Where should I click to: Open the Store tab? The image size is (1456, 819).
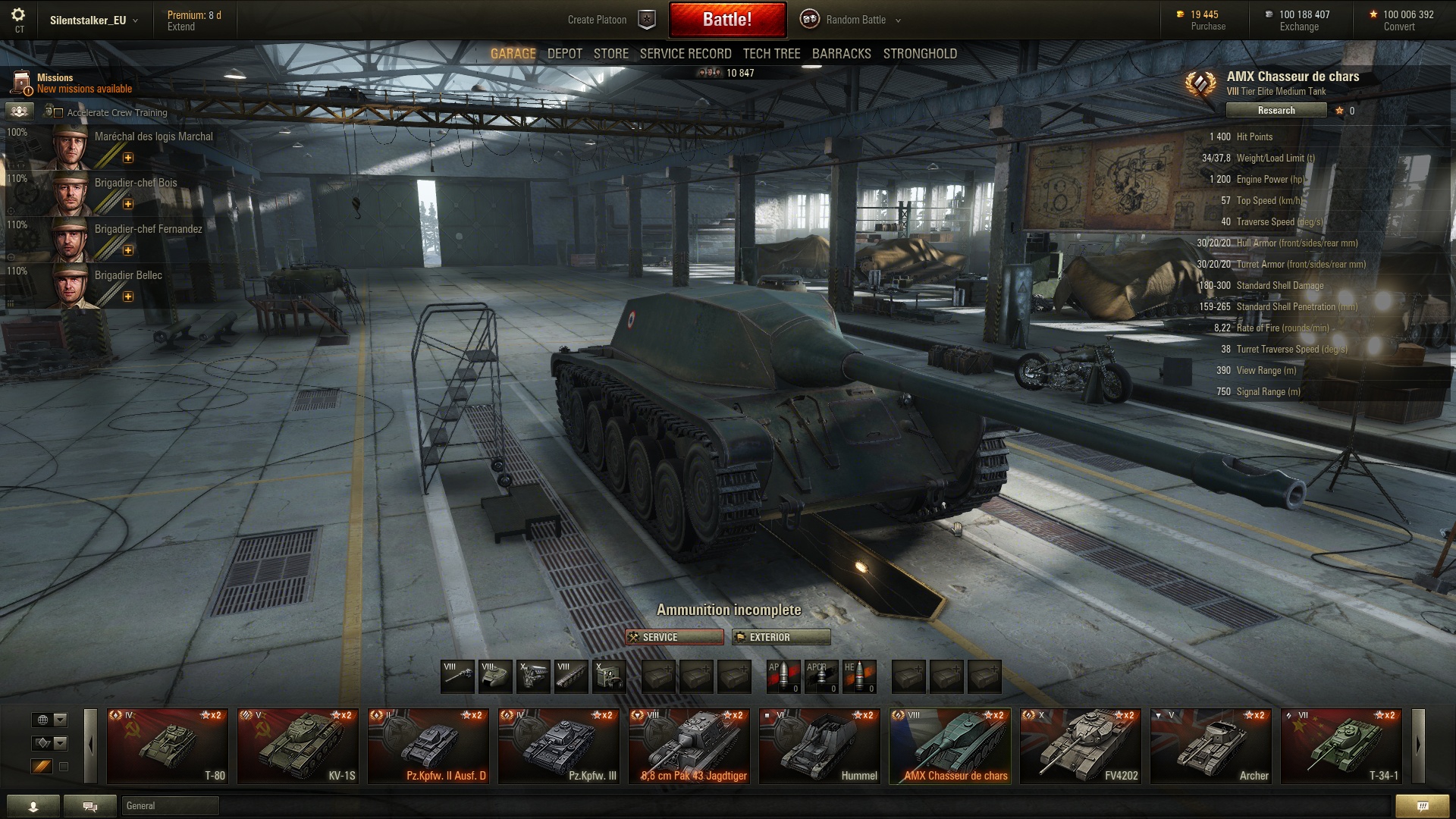tap(610, 54)
